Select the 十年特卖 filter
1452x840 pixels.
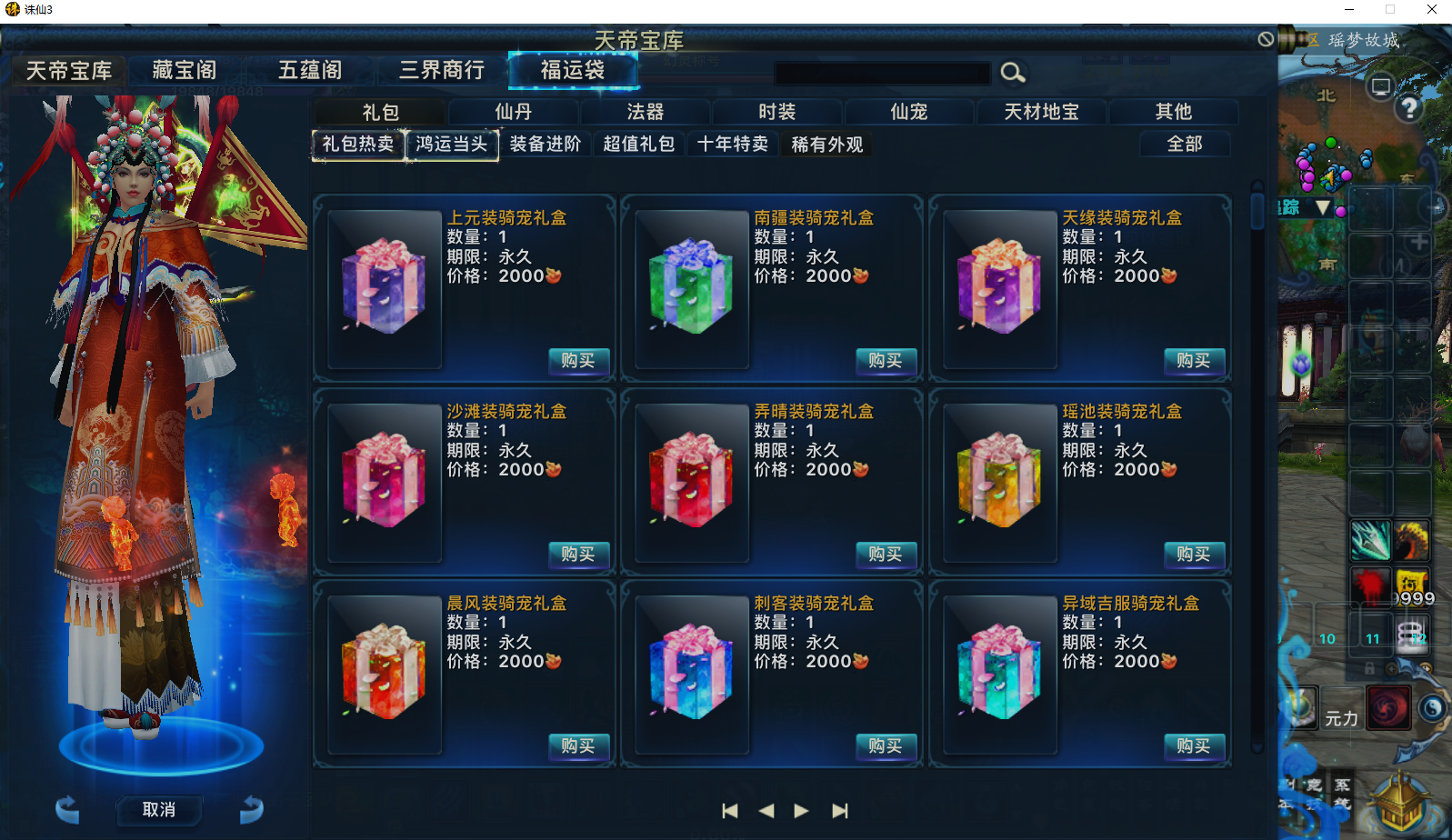pyautogui.click(x=733, y=144)
